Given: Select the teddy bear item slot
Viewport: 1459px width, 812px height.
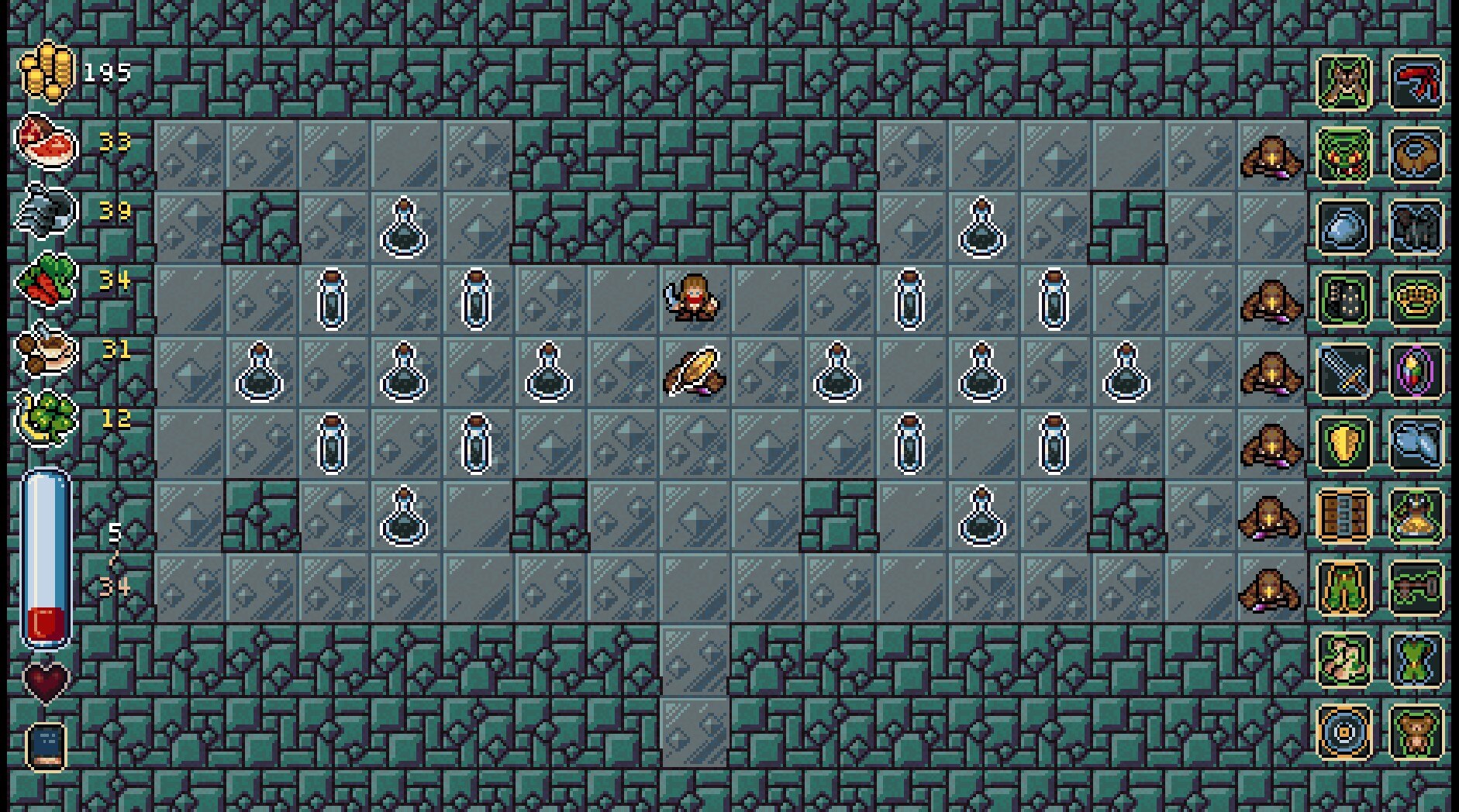Looking at the screenshot, I should pyautogui.click(x=1416, y=731).
